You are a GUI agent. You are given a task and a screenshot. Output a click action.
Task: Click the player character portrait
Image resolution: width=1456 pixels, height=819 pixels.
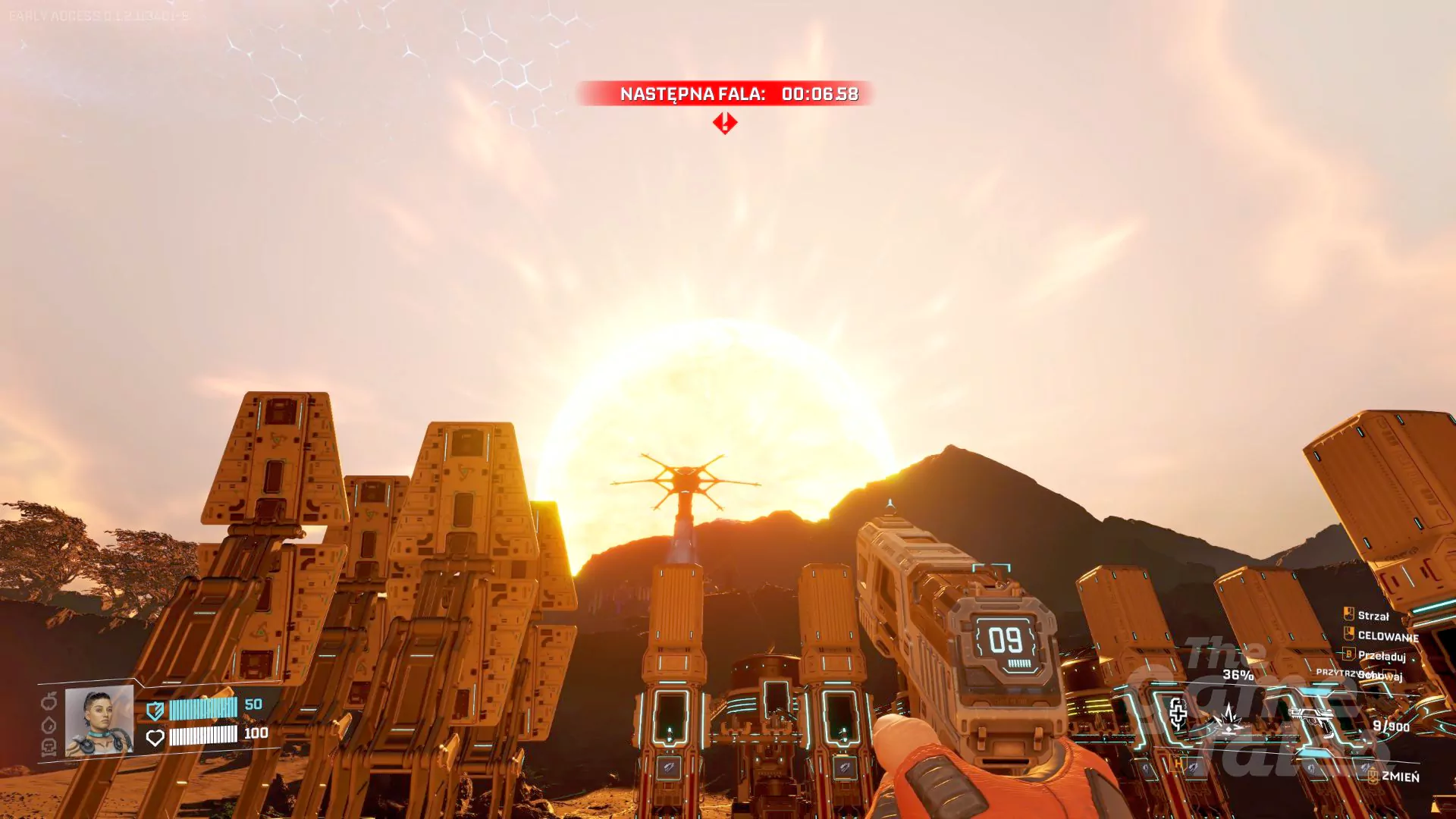[99, 721]
